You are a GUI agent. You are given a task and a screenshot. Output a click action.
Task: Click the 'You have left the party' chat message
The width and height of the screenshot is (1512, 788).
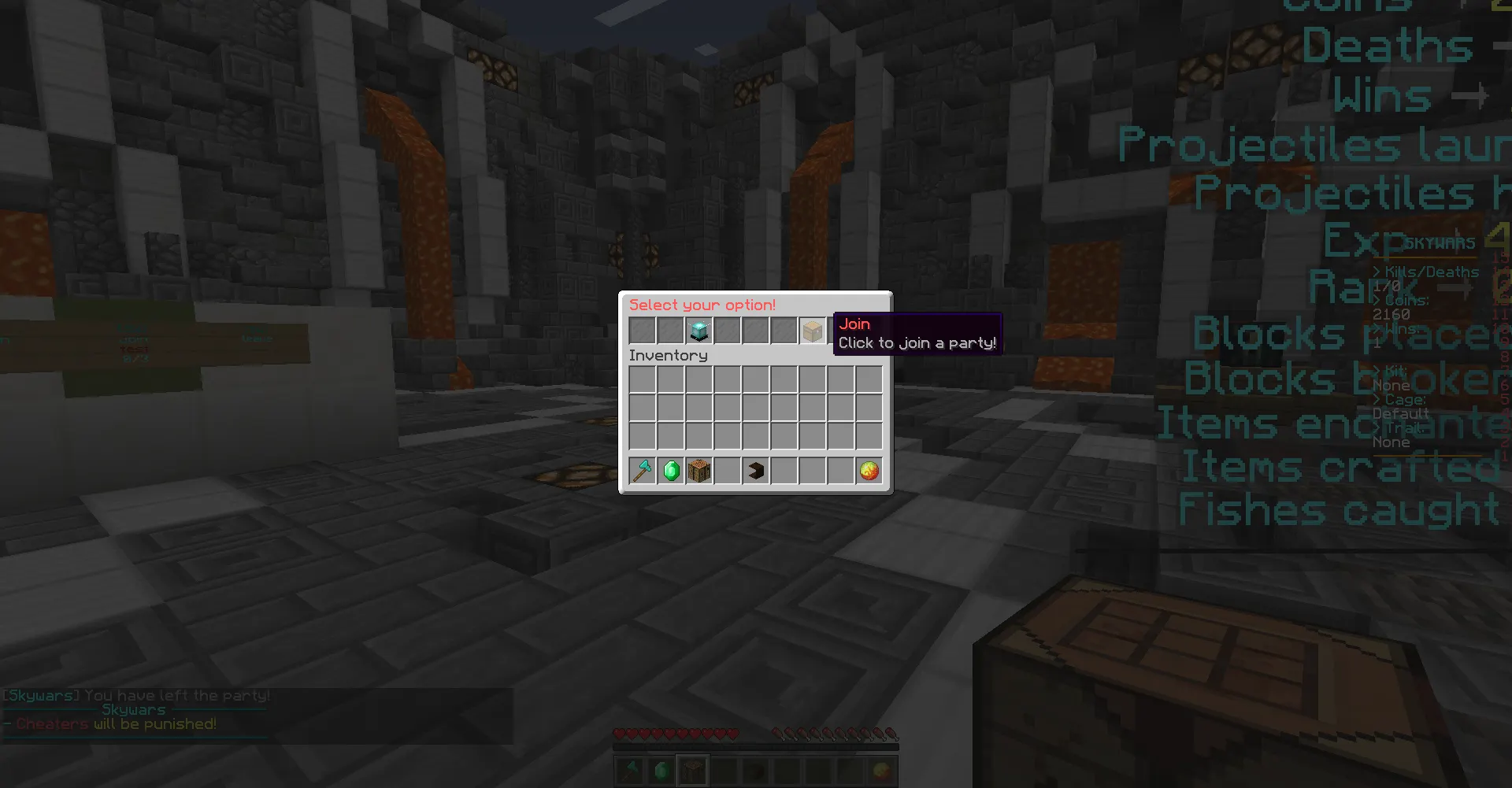point(135,695)
